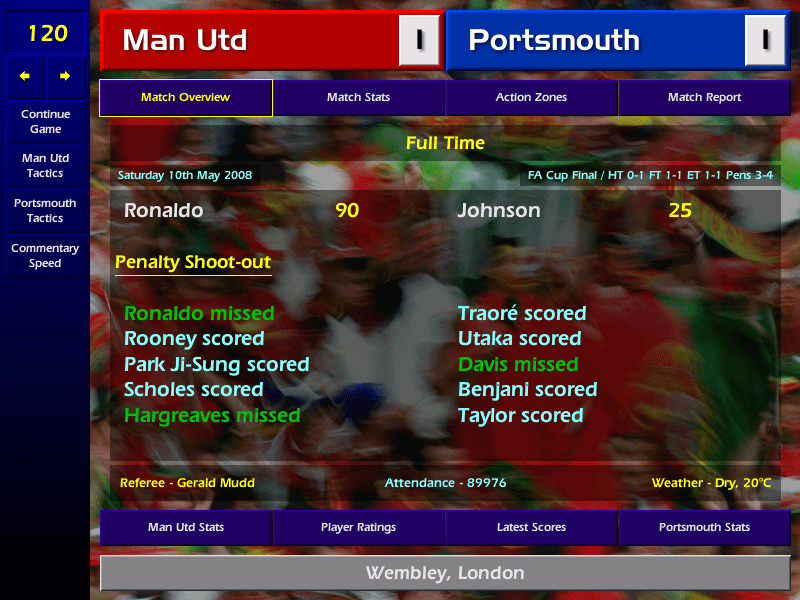Show Man Utd Stats
Image resolution: width=800 pixels, height=600 pixels.
pyautogui.click(x=185, y=527)
